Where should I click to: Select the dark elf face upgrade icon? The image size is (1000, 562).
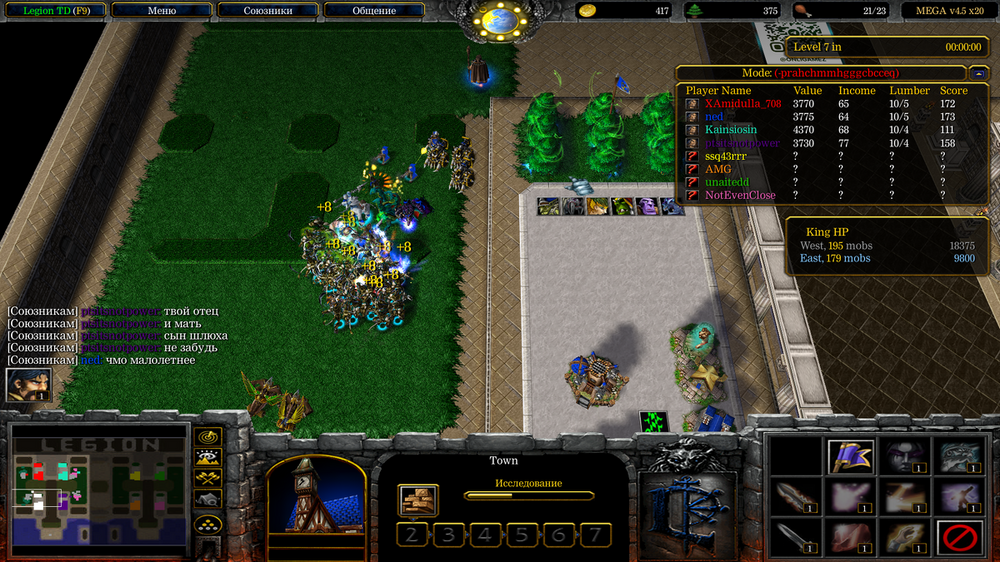904,457
